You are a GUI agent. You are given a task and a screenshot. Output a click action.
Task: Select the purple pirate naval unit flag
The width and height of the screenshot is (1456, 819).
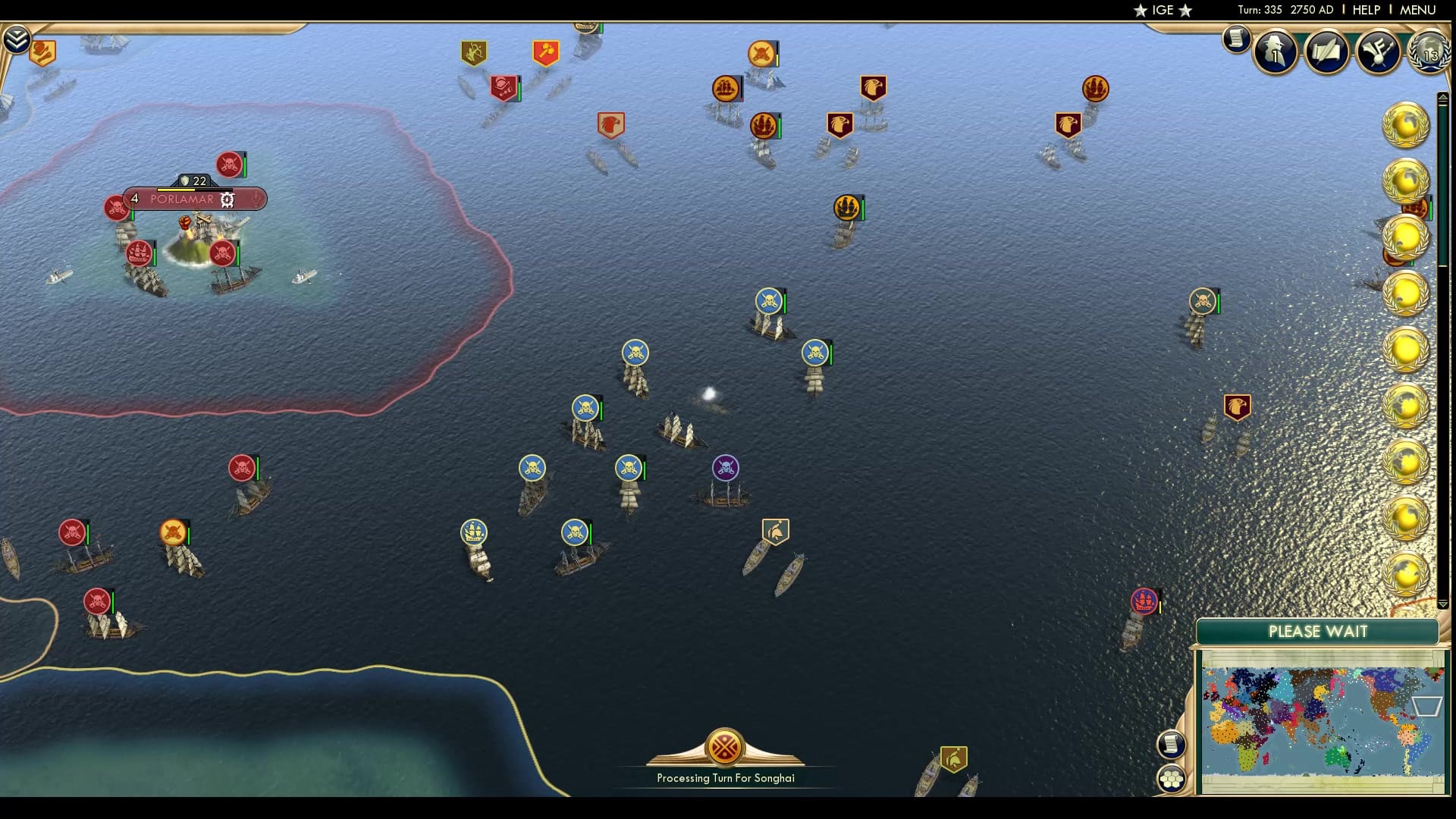(724, 469)
